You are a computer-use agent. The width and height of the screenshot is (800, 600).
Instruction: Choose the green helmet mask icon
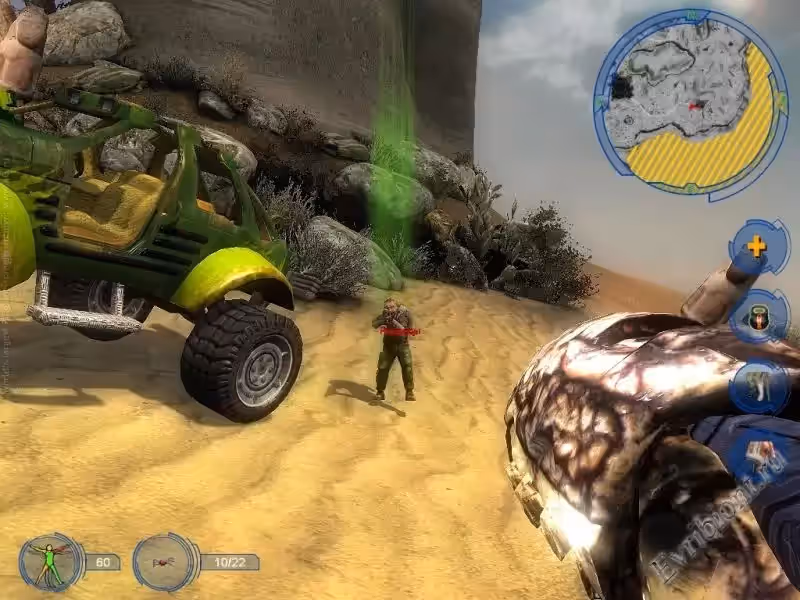(759, 316)
